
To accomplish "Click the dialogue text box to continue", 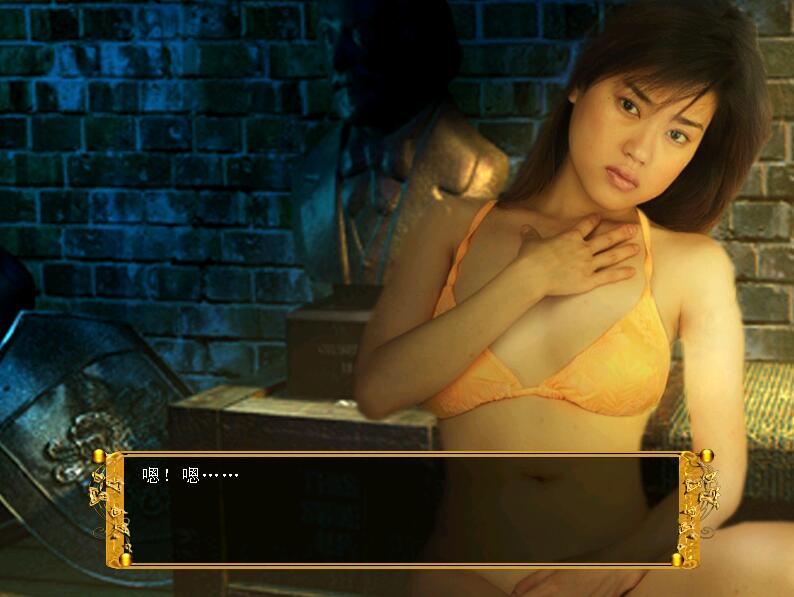I will pyautogui.click(x=400, y=510).
